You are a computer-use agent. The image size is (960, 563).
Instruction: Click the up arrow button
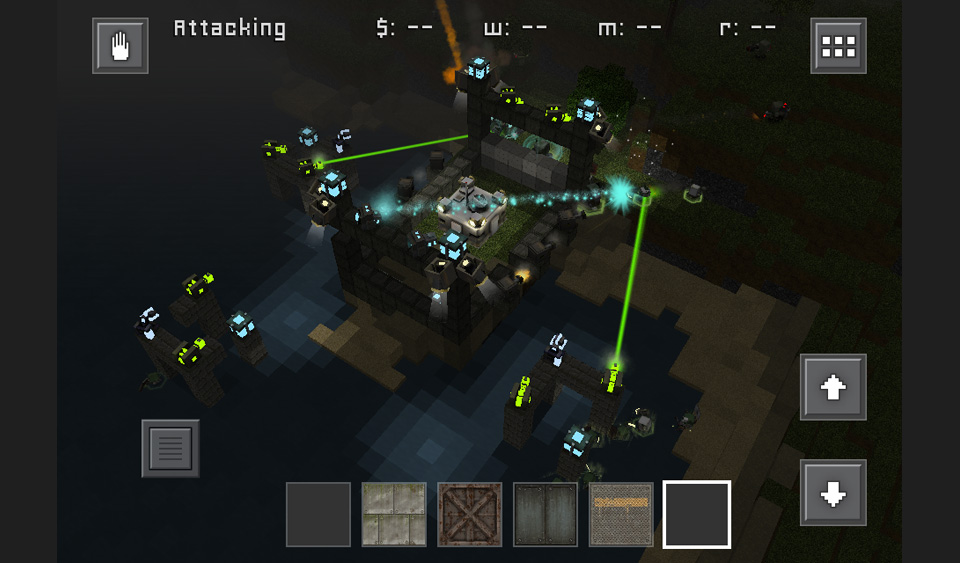click(833, 387)
